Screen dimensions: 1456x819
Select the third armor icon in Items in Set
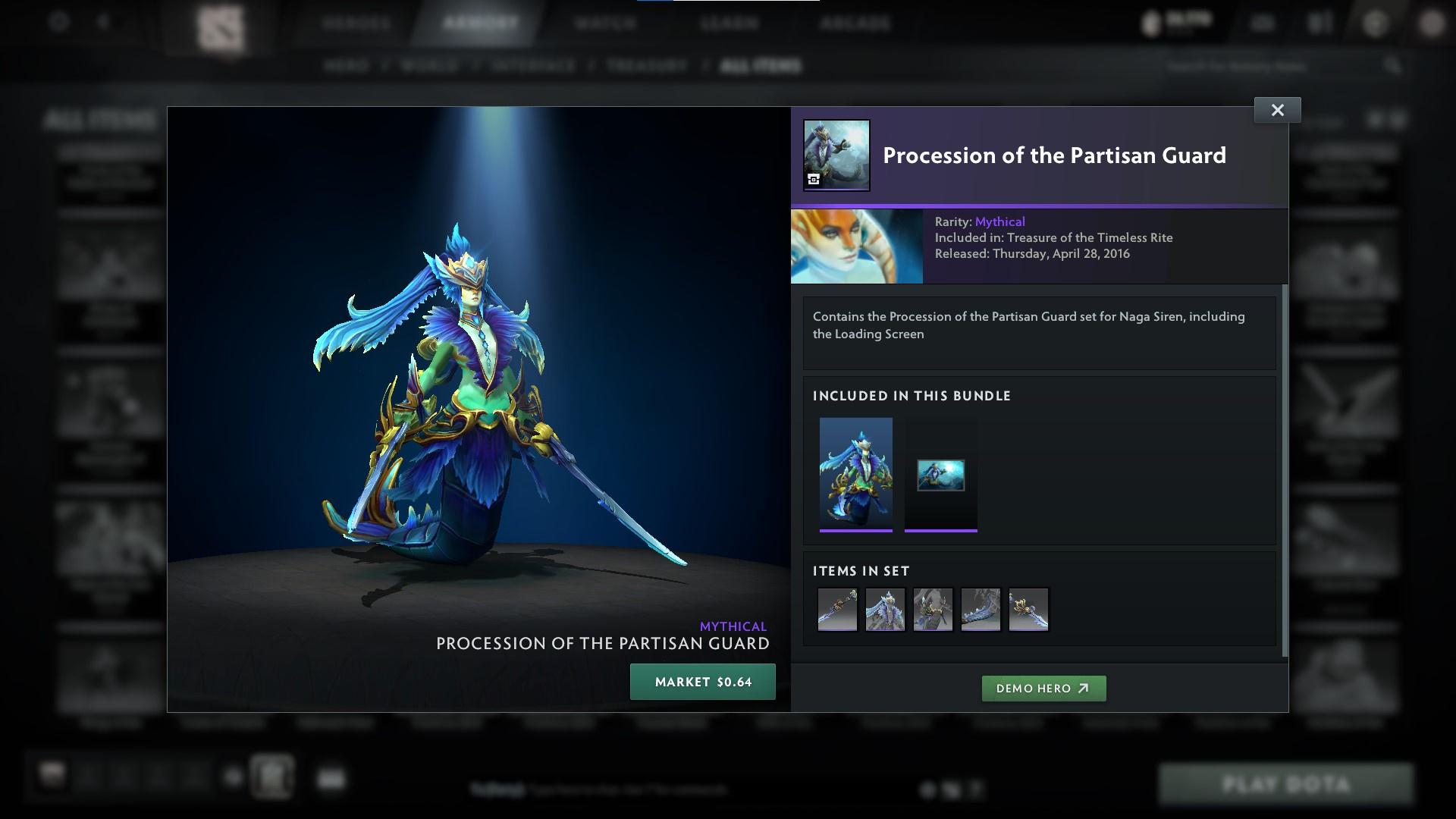pos(933,609)
